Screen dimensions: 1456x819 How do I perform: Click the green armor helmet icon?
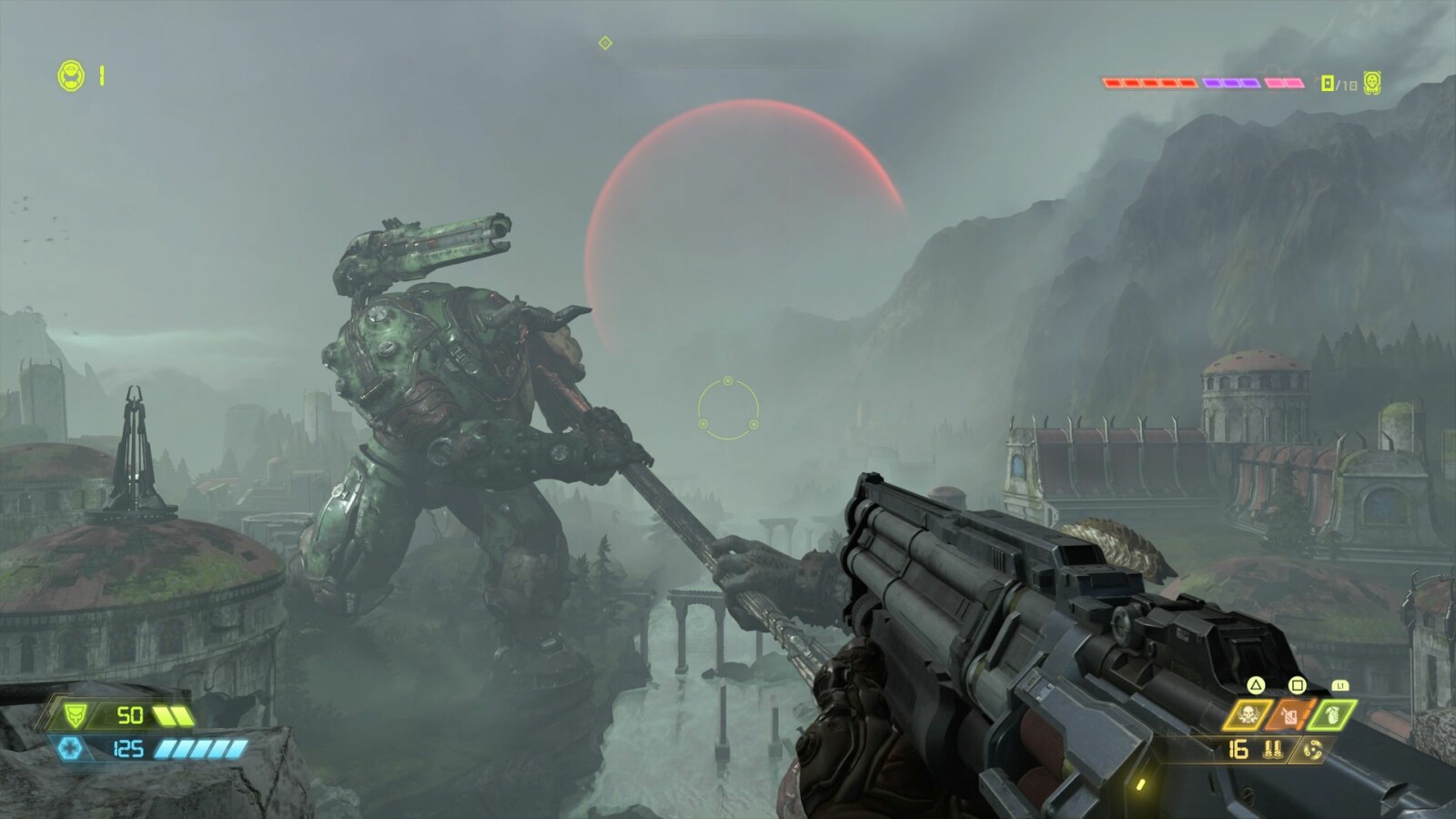[x=77, y=715]
